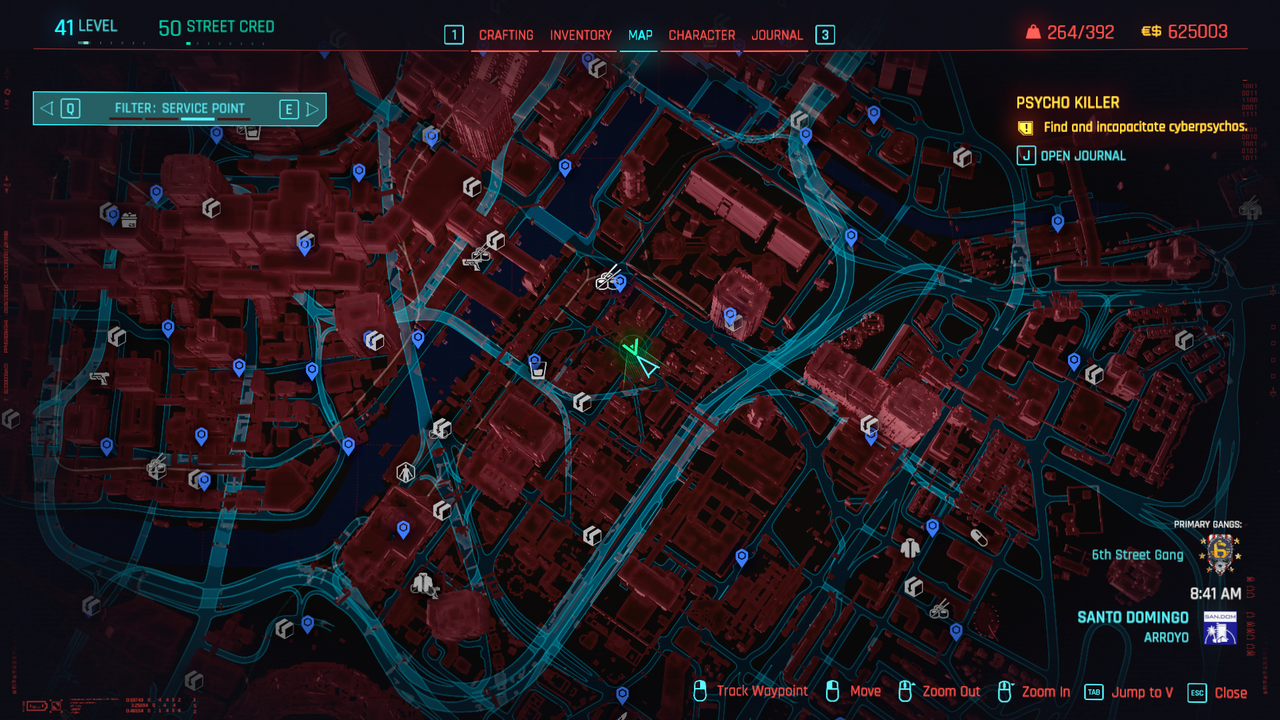Select the pistol weapon shop marker
The width and height of the screenshot is (1280, 720).
pos(98,378)
